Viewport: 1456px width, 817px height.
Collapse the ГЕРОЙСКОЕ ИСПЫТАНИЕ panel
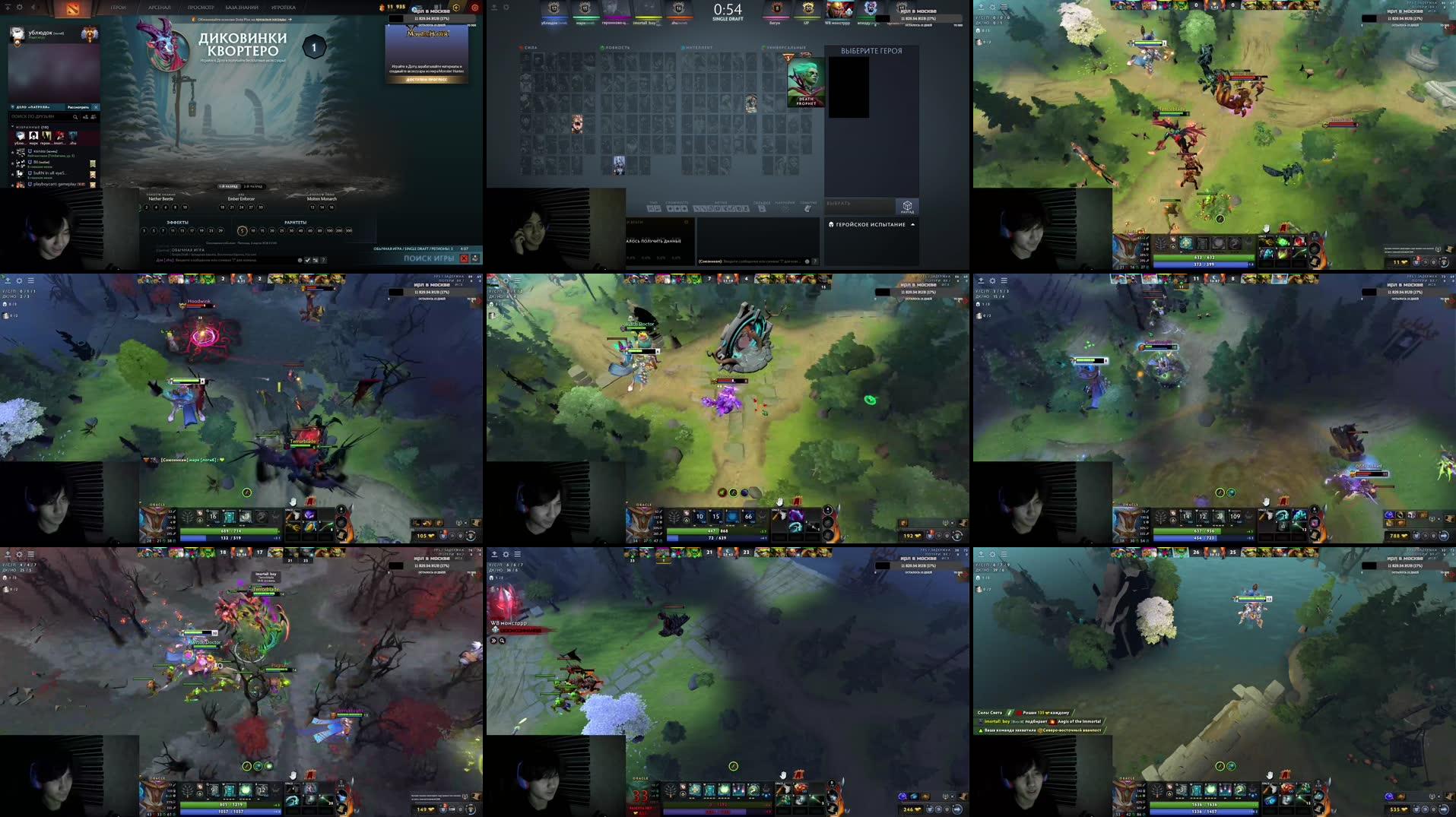[913, 224]
